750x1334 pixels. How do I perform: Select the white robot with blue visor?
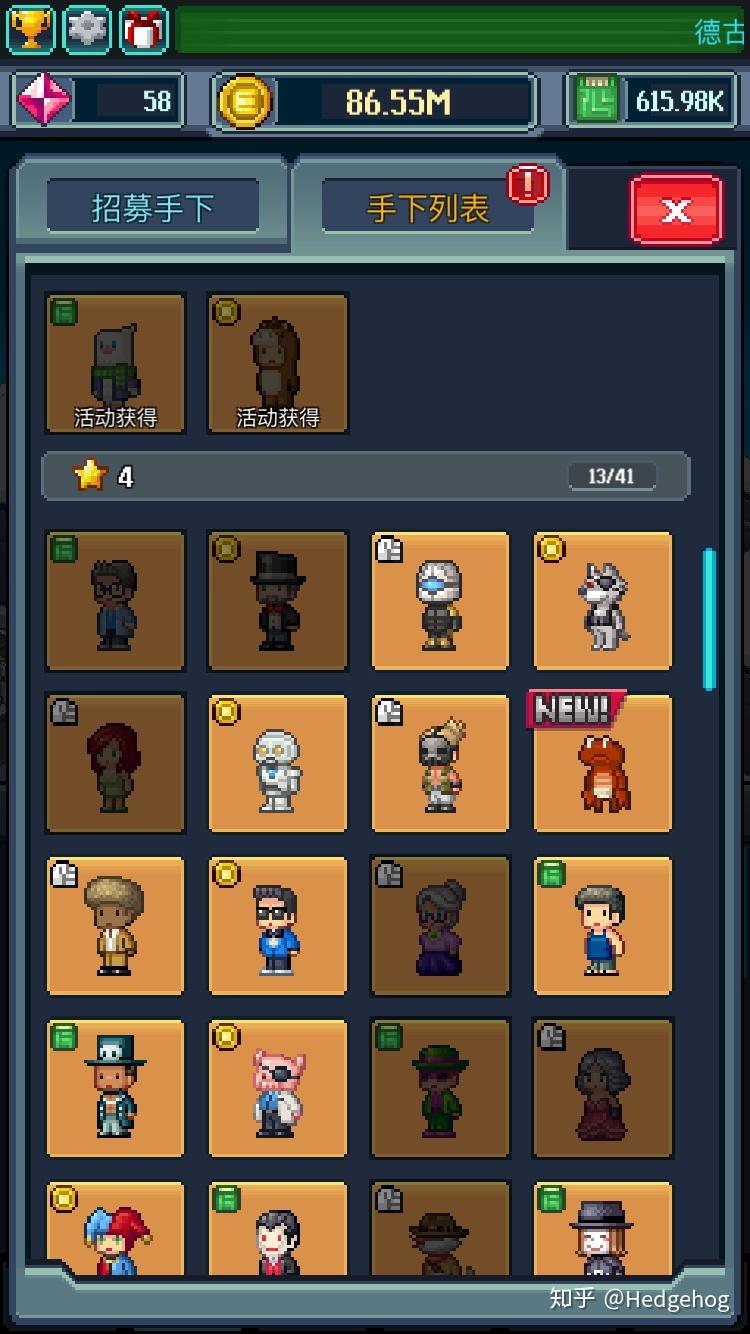pyautogui.click(x=440, y=600)
